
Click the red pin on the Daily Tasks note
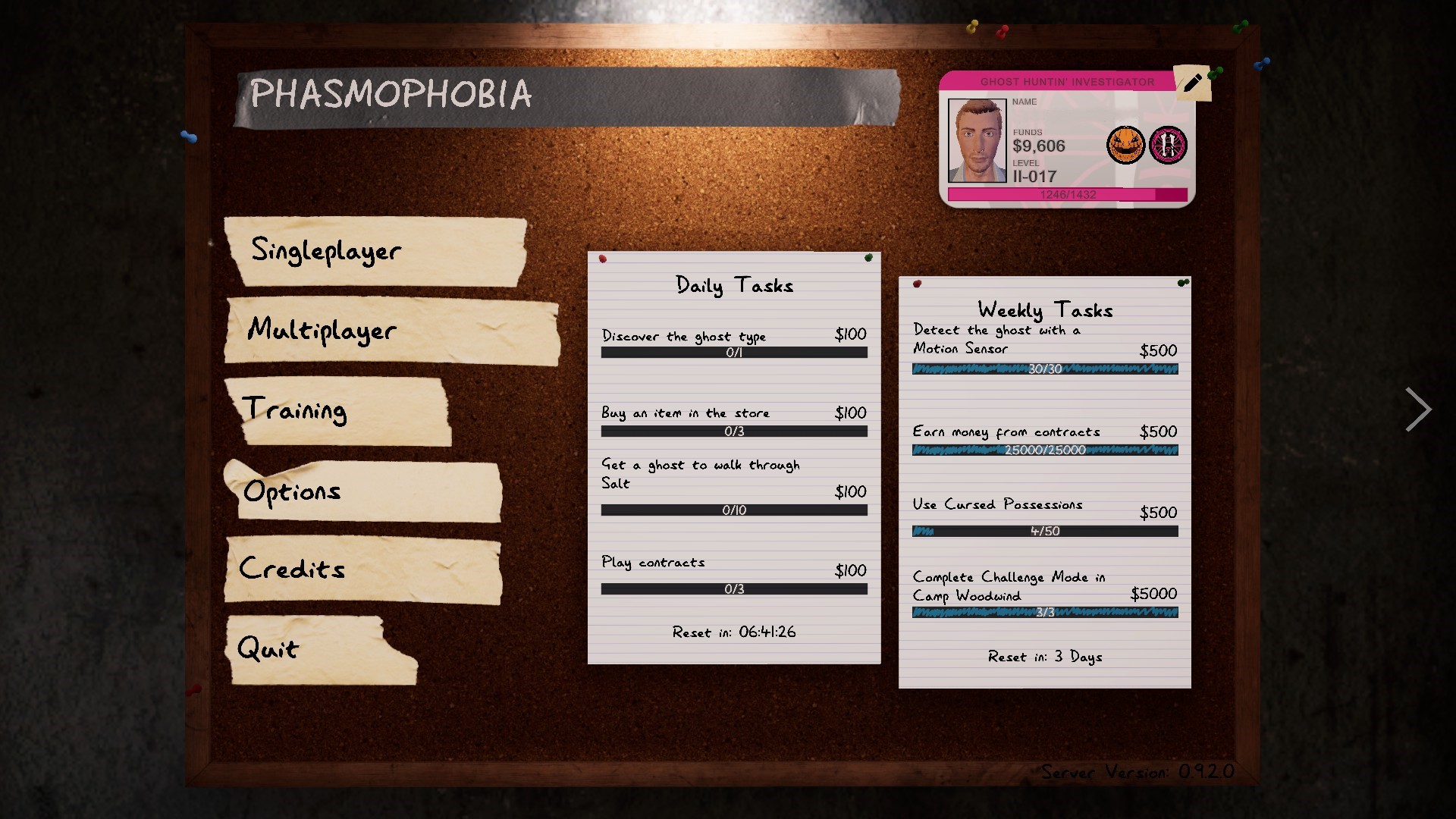(x=603, y=259)
